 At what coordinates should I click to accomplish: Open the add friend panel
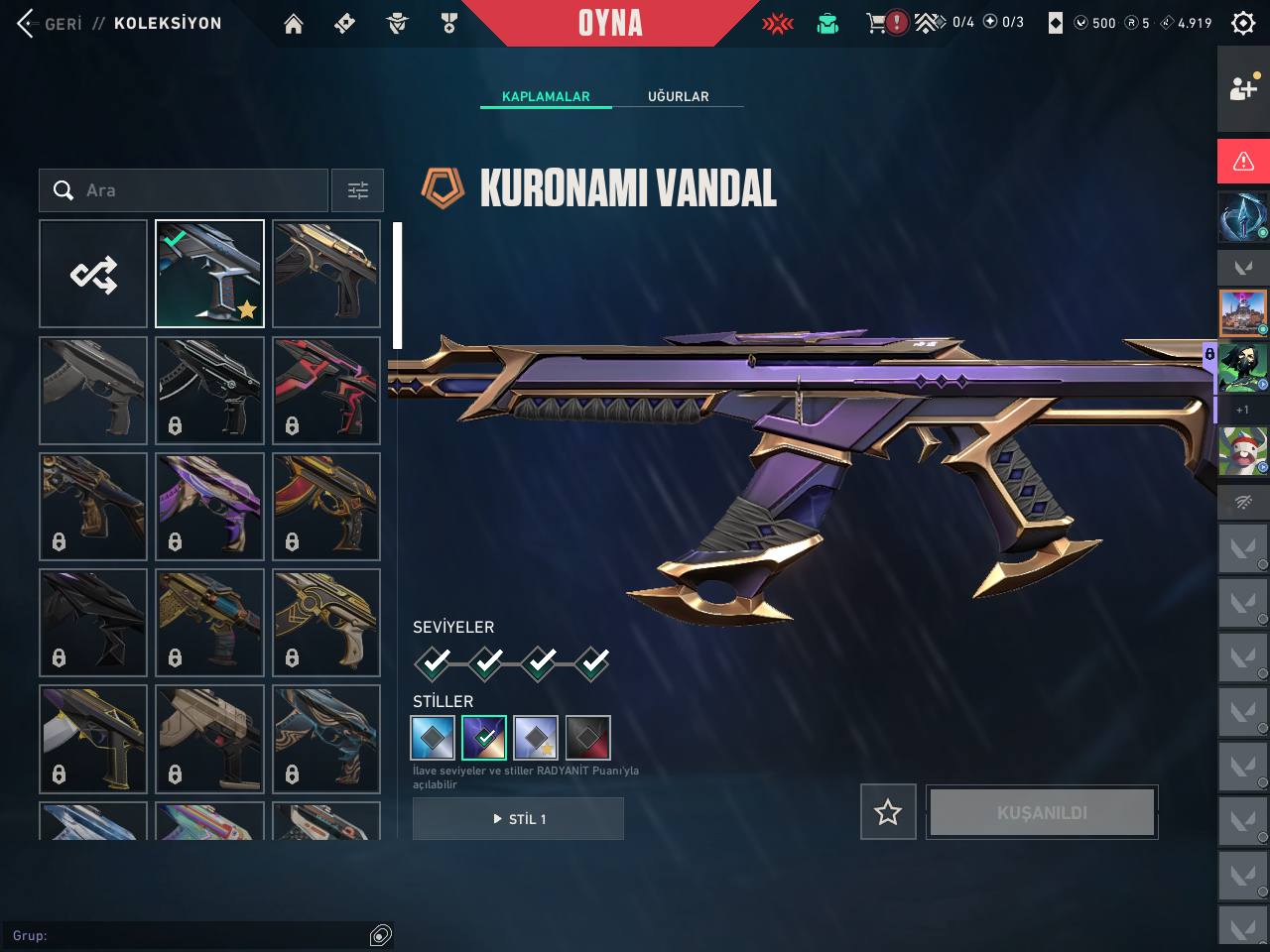tap(1243, 88)
